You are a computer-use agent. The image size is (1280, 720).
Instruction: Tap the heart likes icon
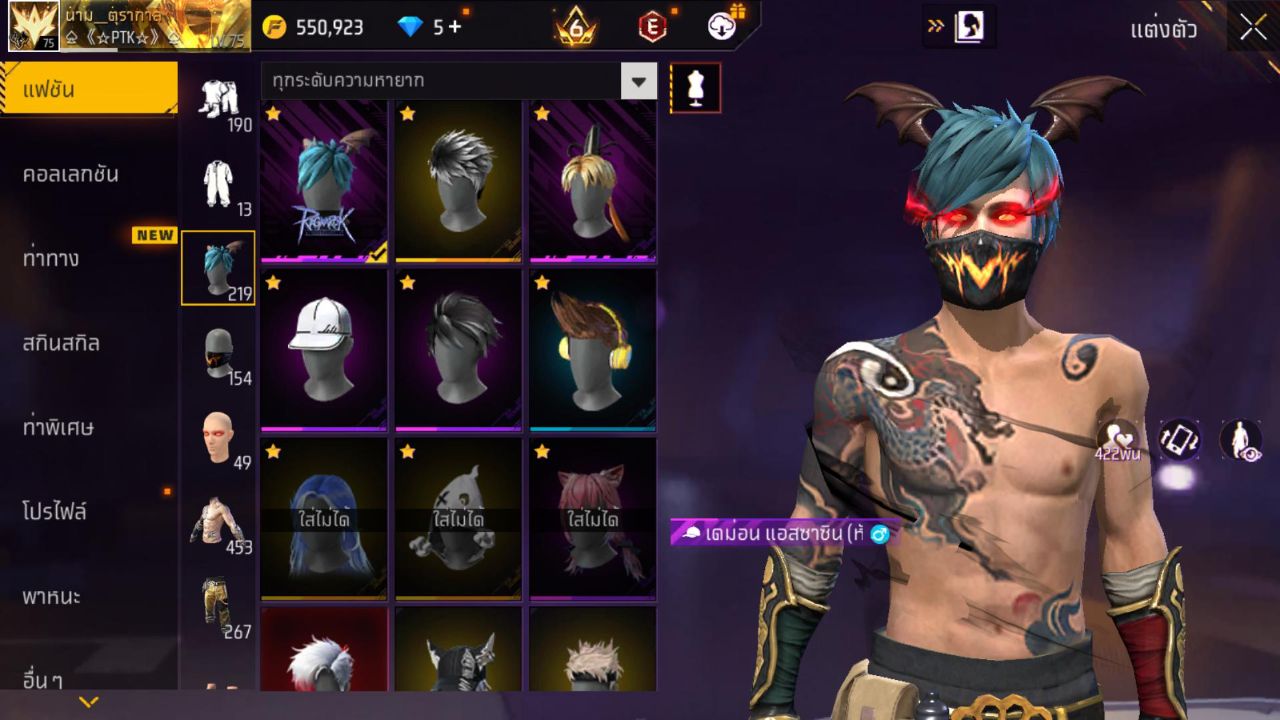[1117, 438]
